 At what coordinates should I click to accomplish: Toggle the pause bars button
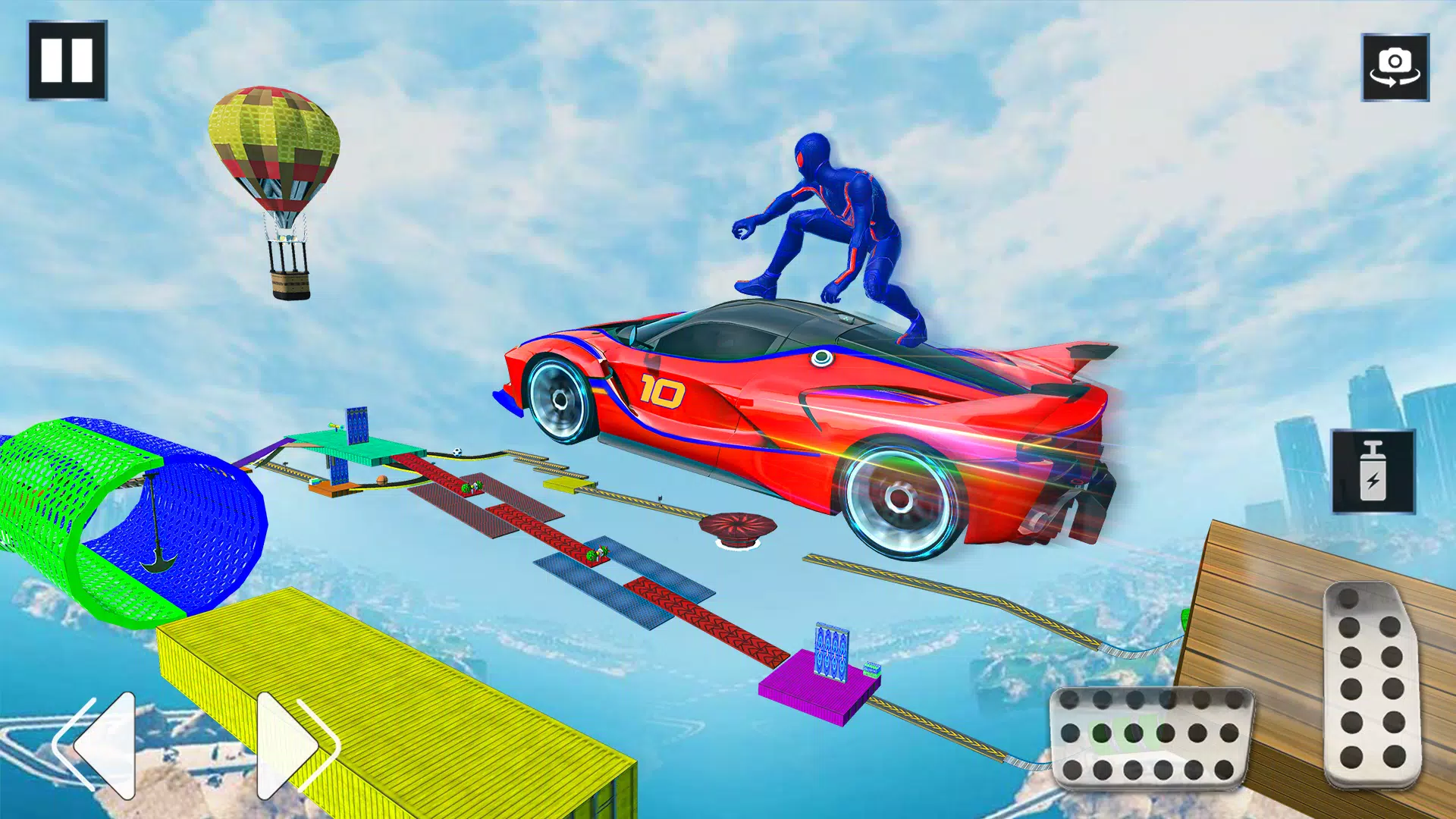pos(67,61)
